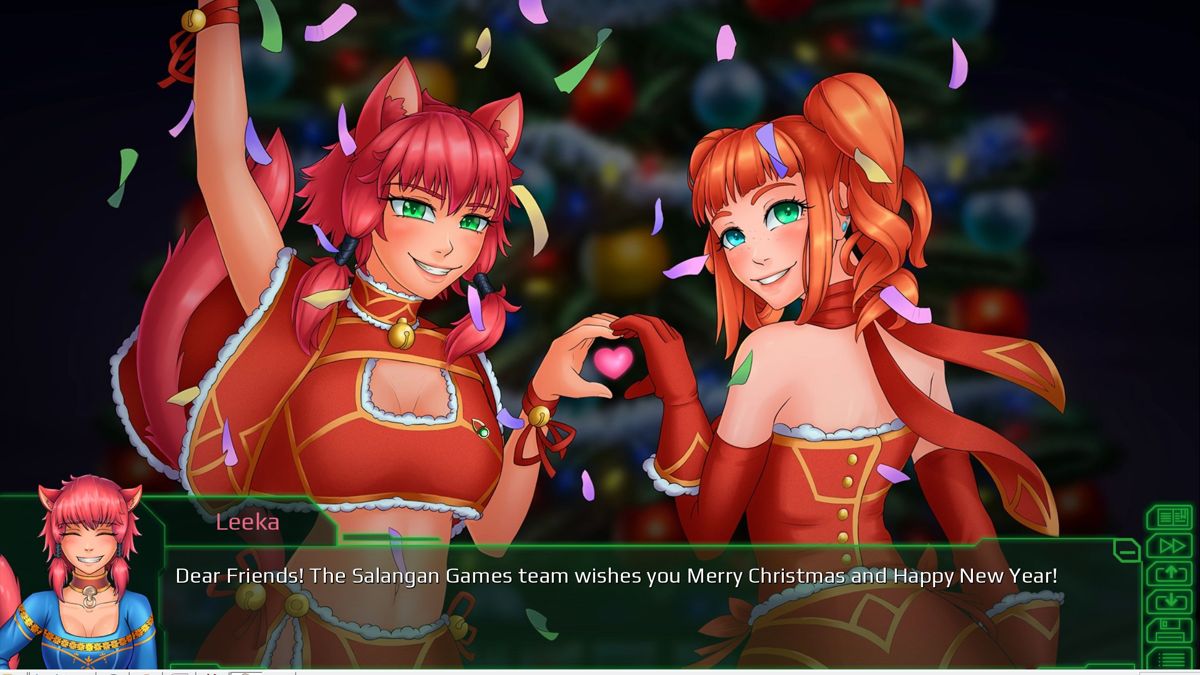Hide the dialogue box with minus button

tap(1127, 549)
